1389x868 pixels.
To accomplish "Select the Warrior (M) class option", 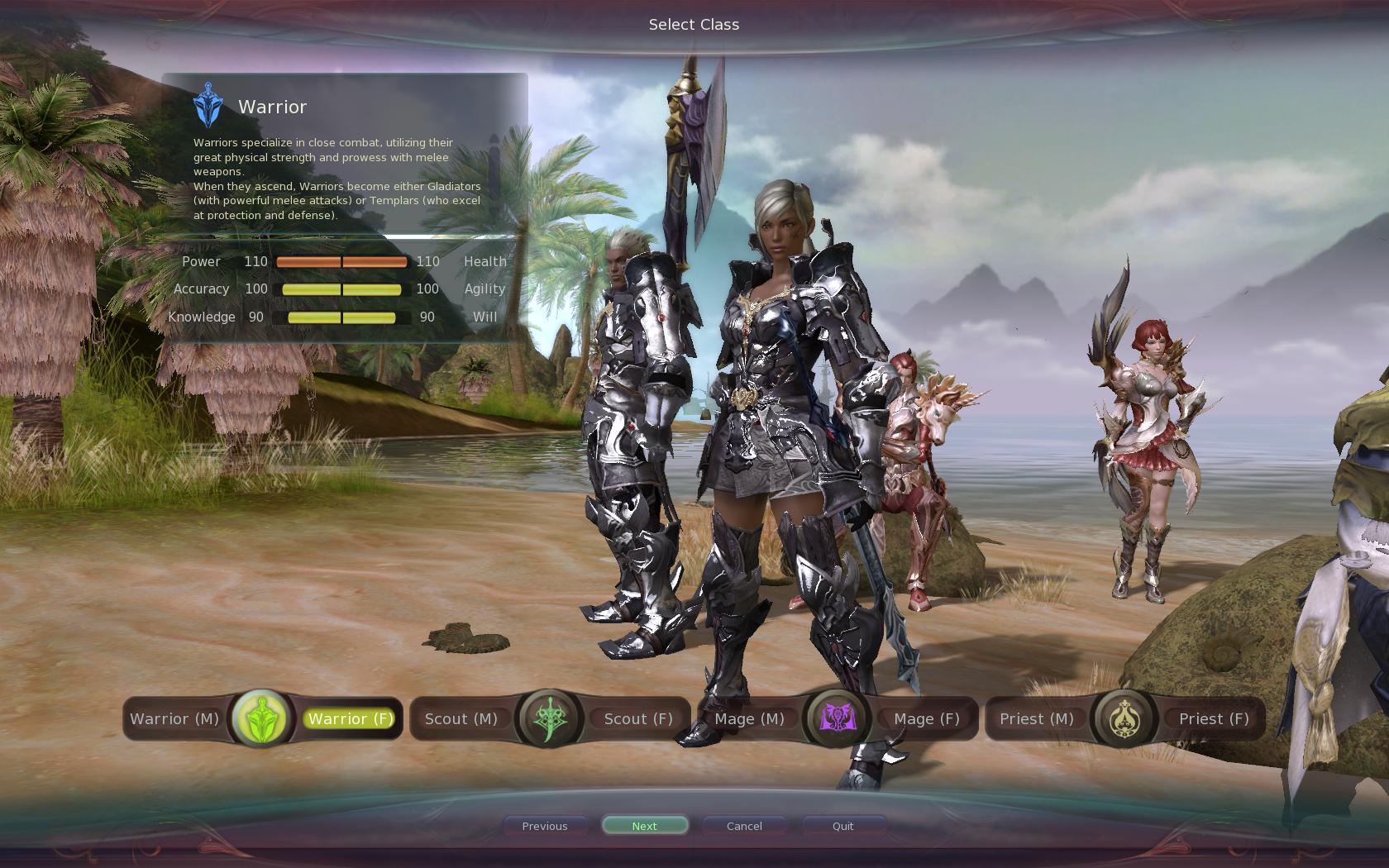I will (x=174, y=719).
